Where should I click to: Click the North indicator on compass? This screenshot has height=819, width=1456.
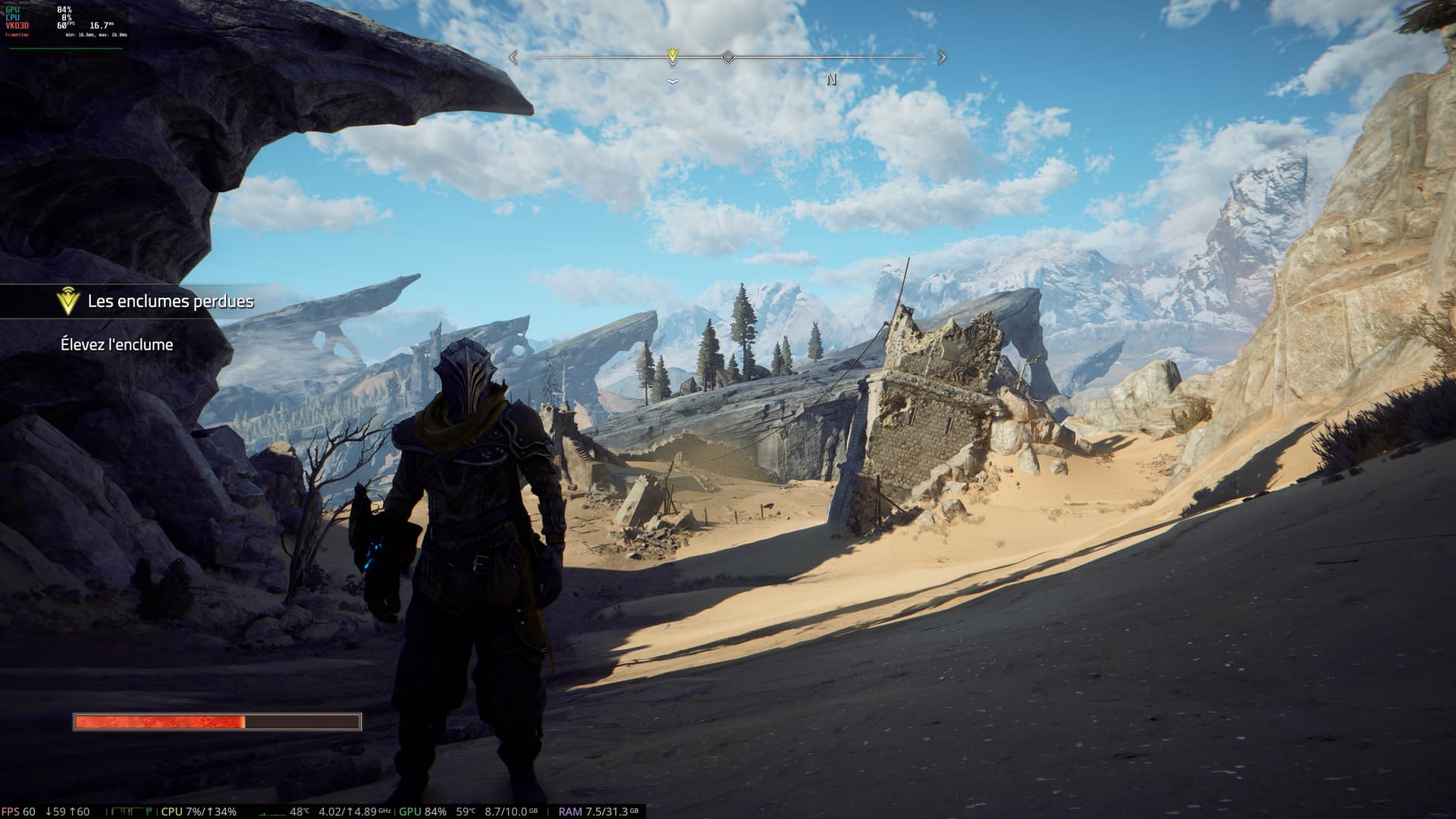point(831,80)
